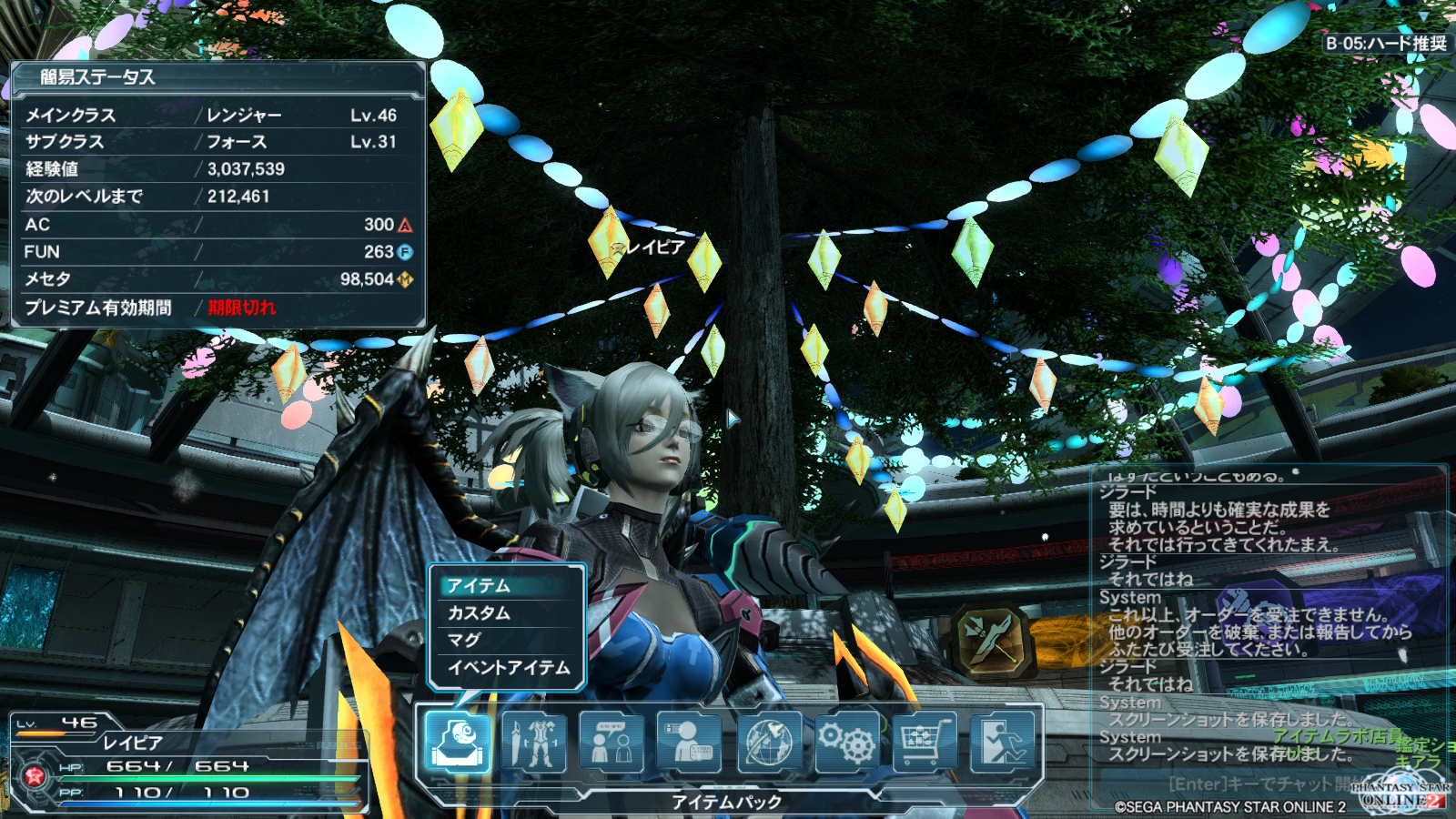Click the globe quest icon
The width and height of the screenshot is (1456, 819).
click(x=769, y=742)
